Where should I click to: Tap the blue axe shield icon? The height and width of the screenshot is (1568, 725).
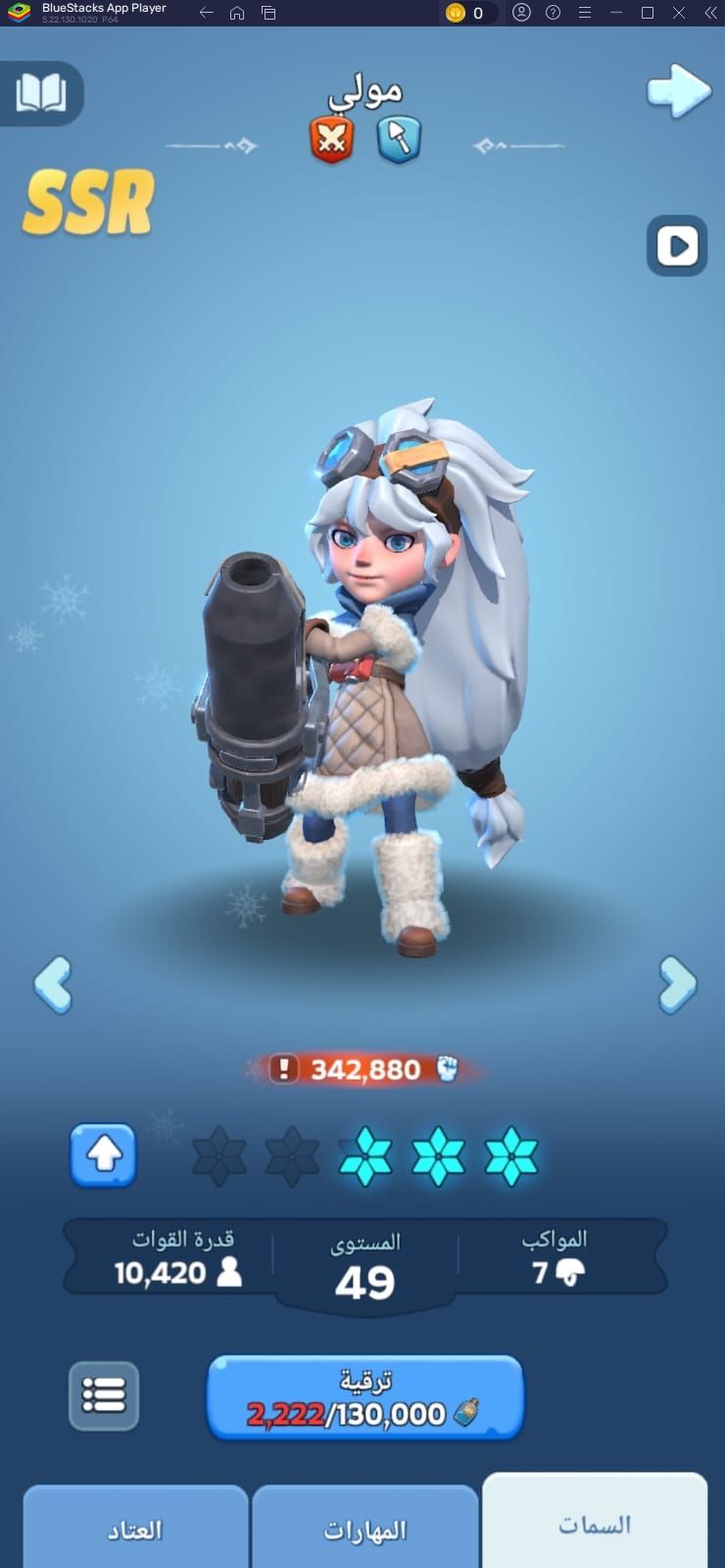(399, 139)
